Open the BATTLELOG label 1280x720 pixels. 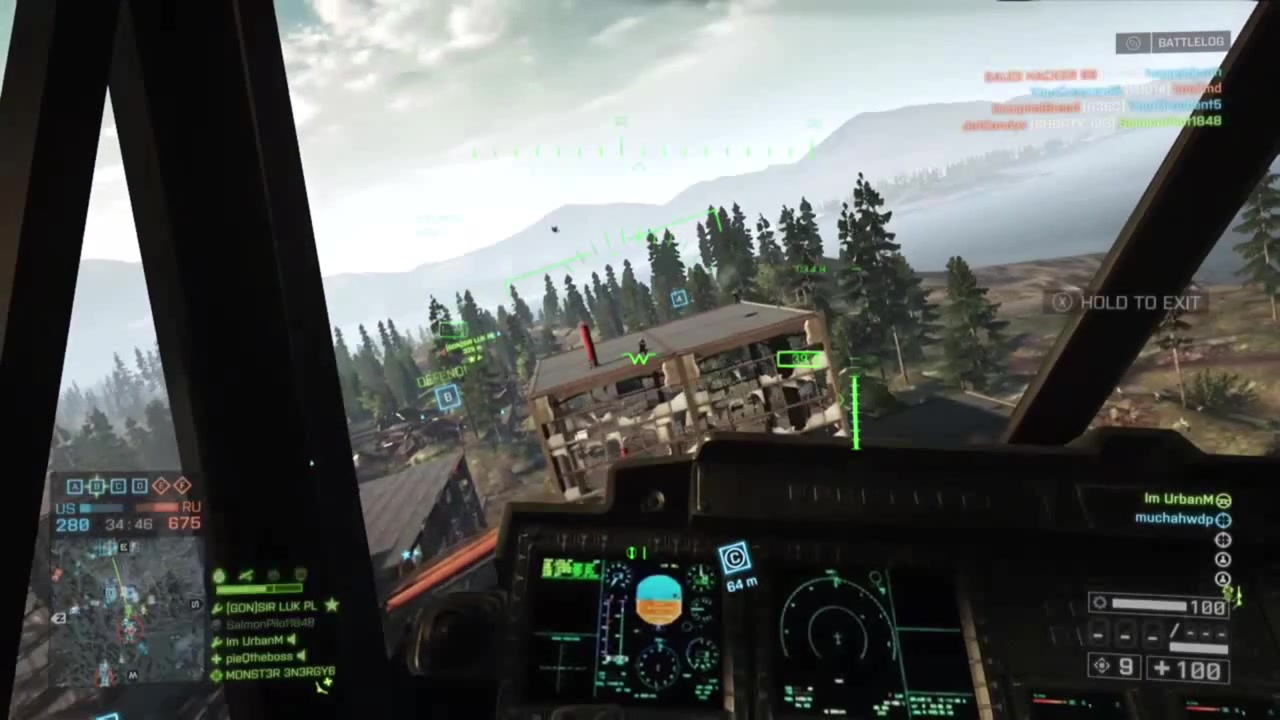[1190, 42]
